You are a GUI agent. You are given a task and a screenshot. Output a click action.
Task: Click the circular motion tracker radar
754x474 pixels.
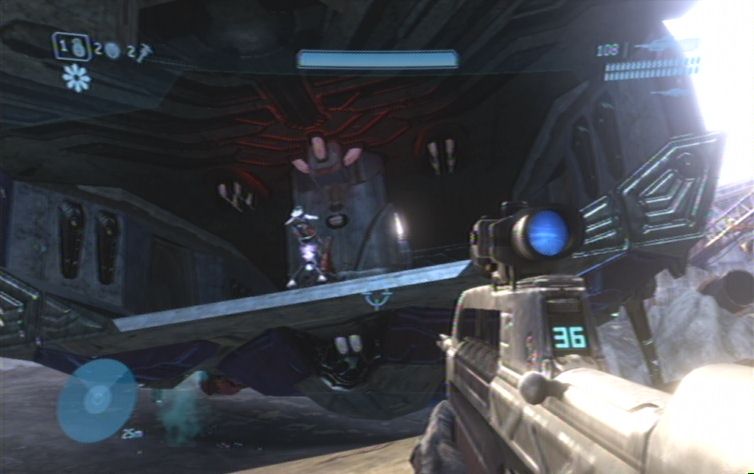(96, 400)
